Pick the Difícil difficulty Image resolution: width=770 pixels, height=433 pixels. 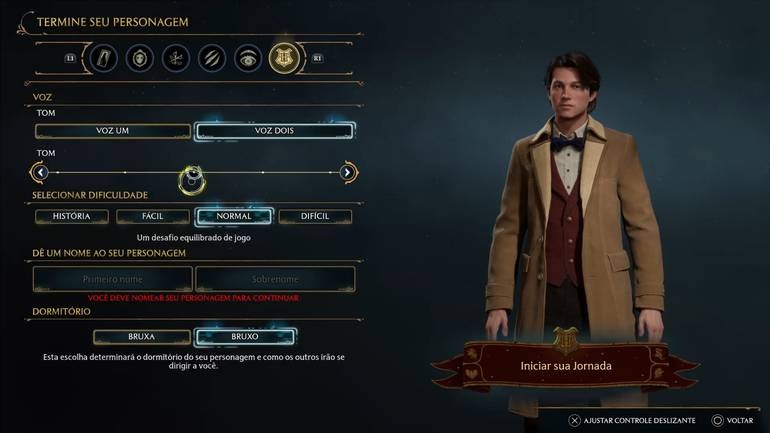click(x=315, y=216)
